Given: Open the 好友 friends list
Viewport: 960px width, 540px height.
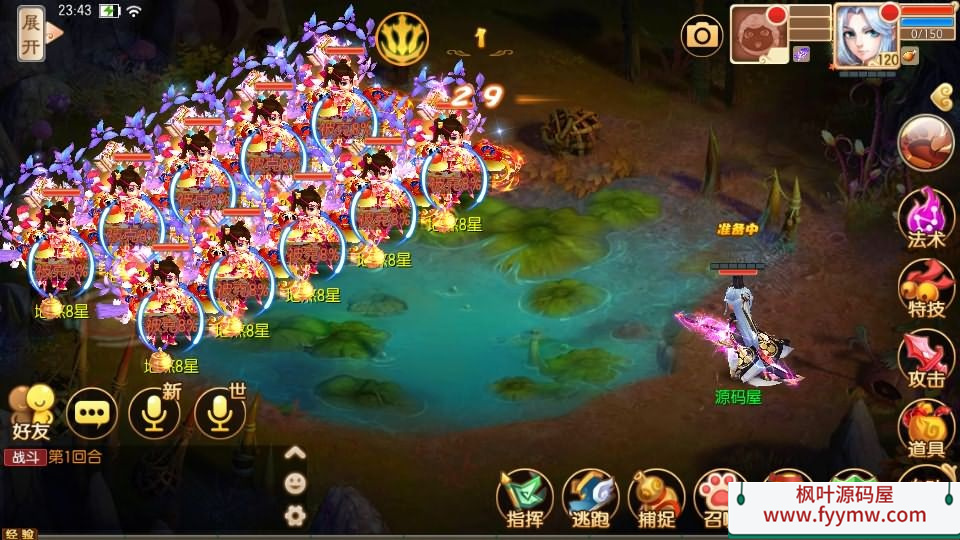Looking at the screenshot, I should (x=30, y=412).
